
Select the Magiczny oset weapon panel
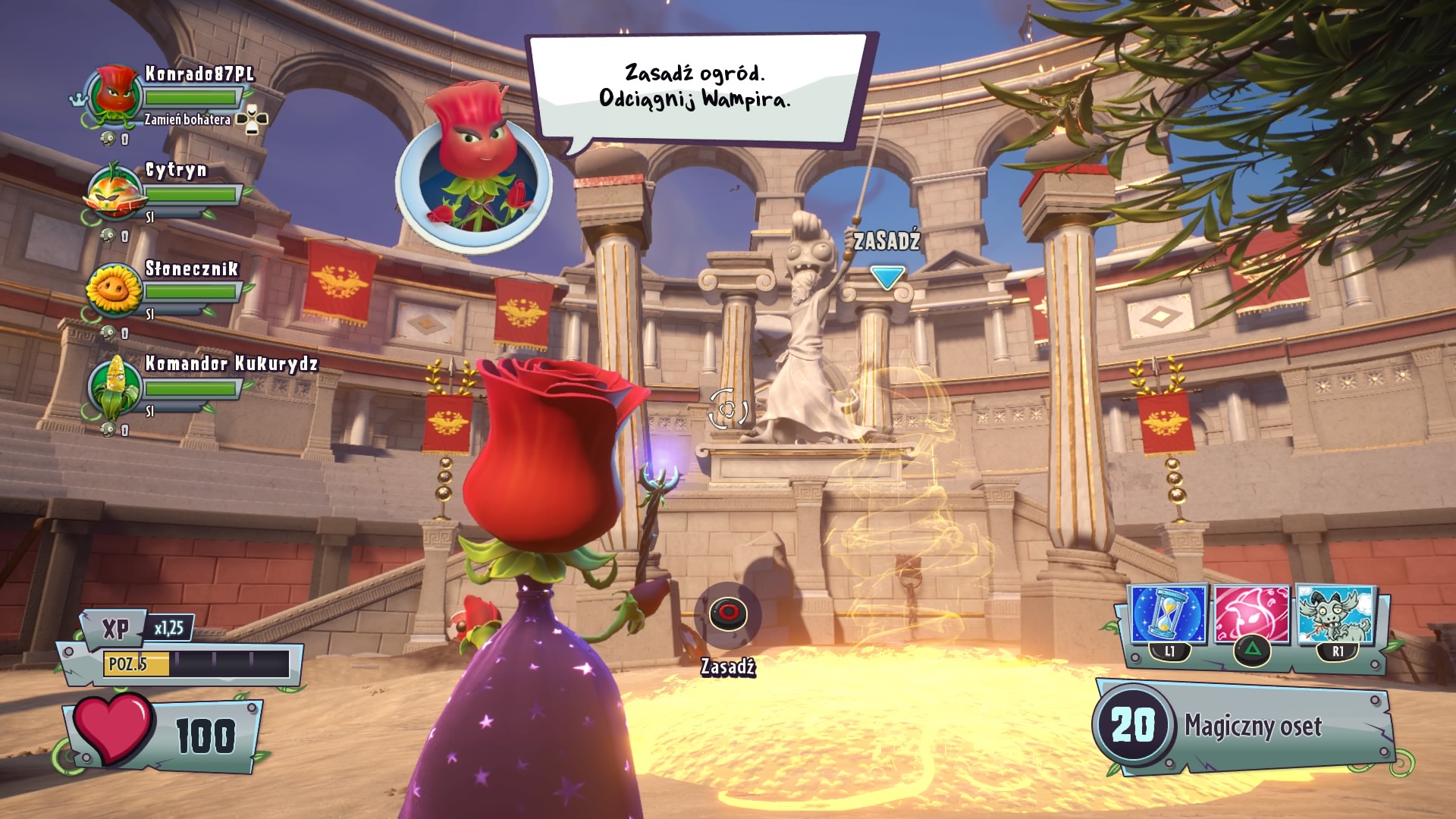coord(1244,726)
